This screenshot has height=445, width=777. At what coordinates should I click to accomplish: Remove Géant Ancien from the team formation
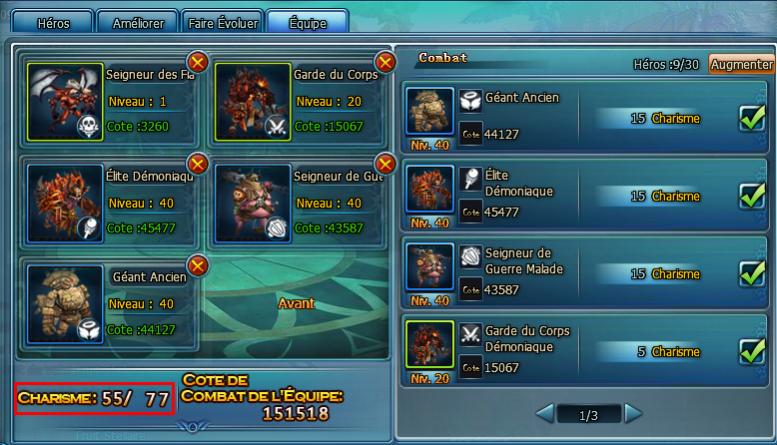(197, 265)
